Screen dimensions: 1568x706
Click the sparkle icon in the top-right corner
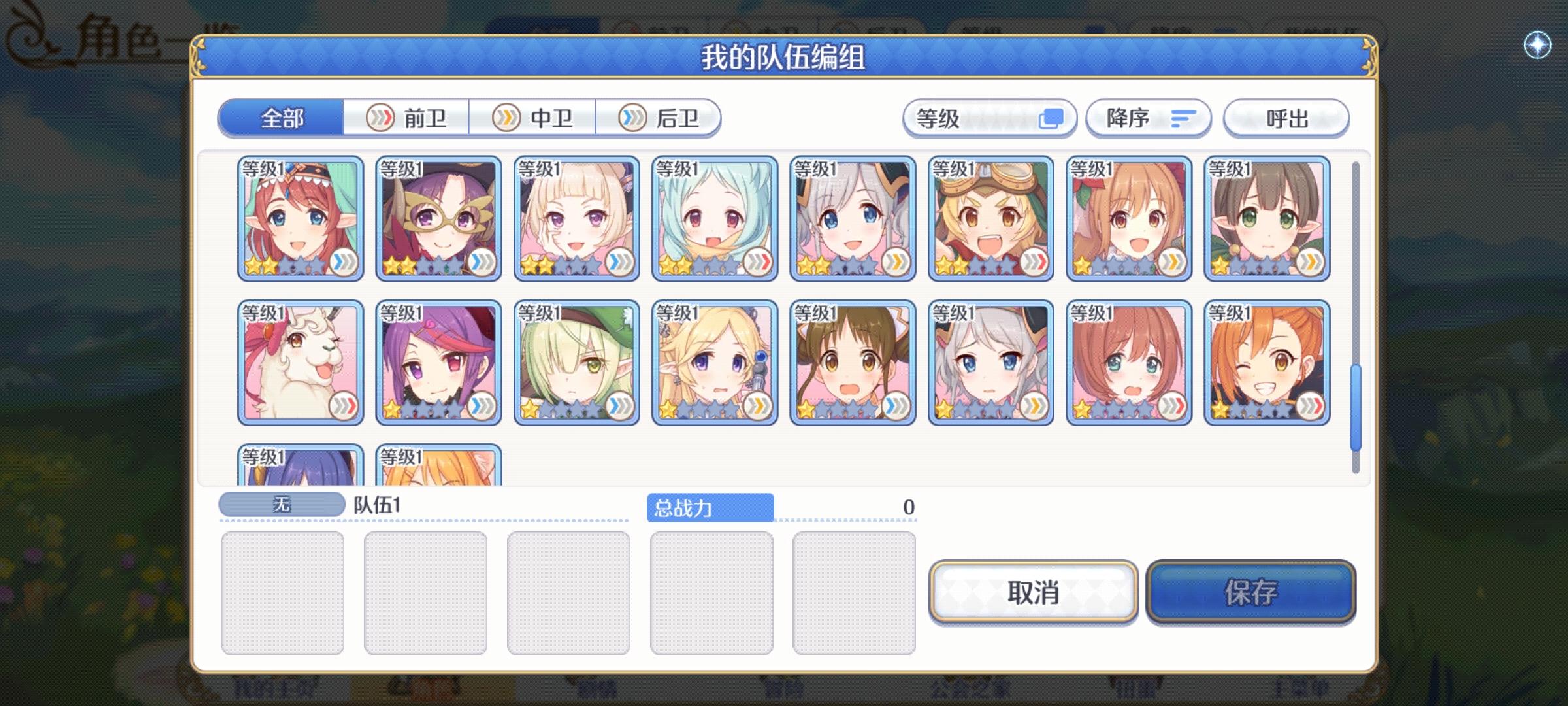(x=1537, y=44)
